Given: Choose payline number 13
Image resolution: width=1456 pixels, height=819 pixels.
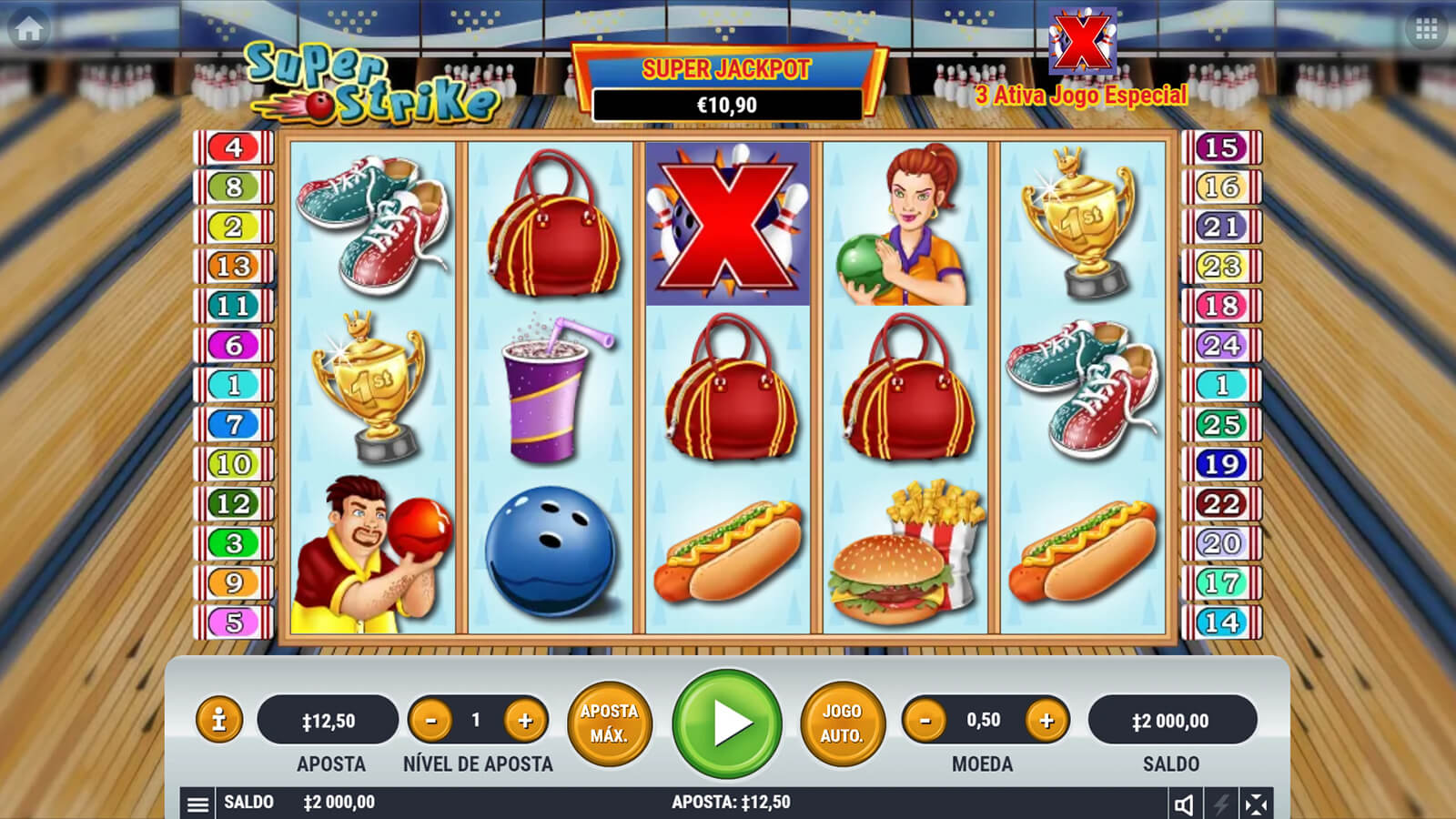Looking at the screenshot, I should tap(234, 266).
